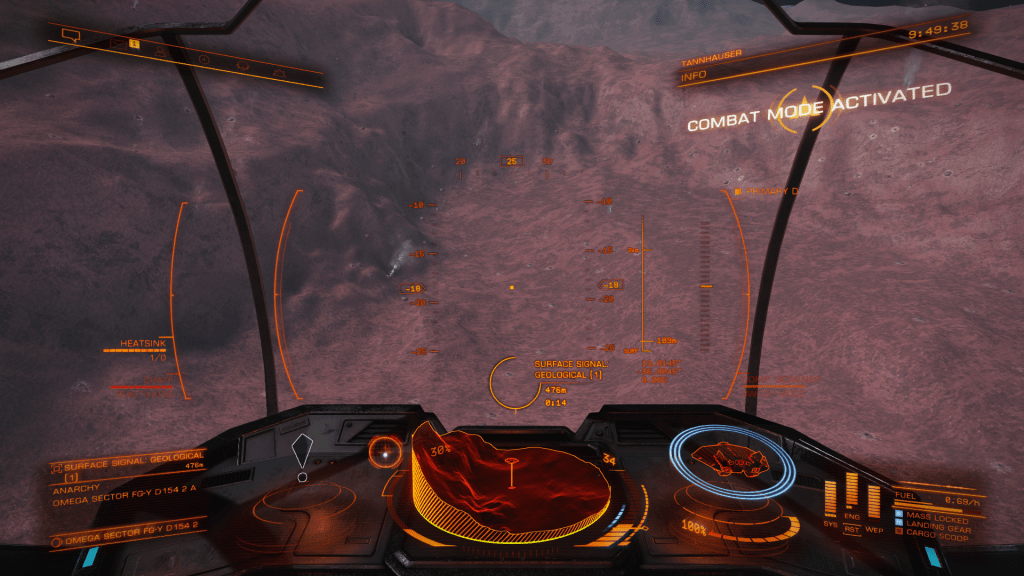Toggle the Cargo Scoop indicator
This screenshot has width=1024, height=576.
[x=938, y=531]
